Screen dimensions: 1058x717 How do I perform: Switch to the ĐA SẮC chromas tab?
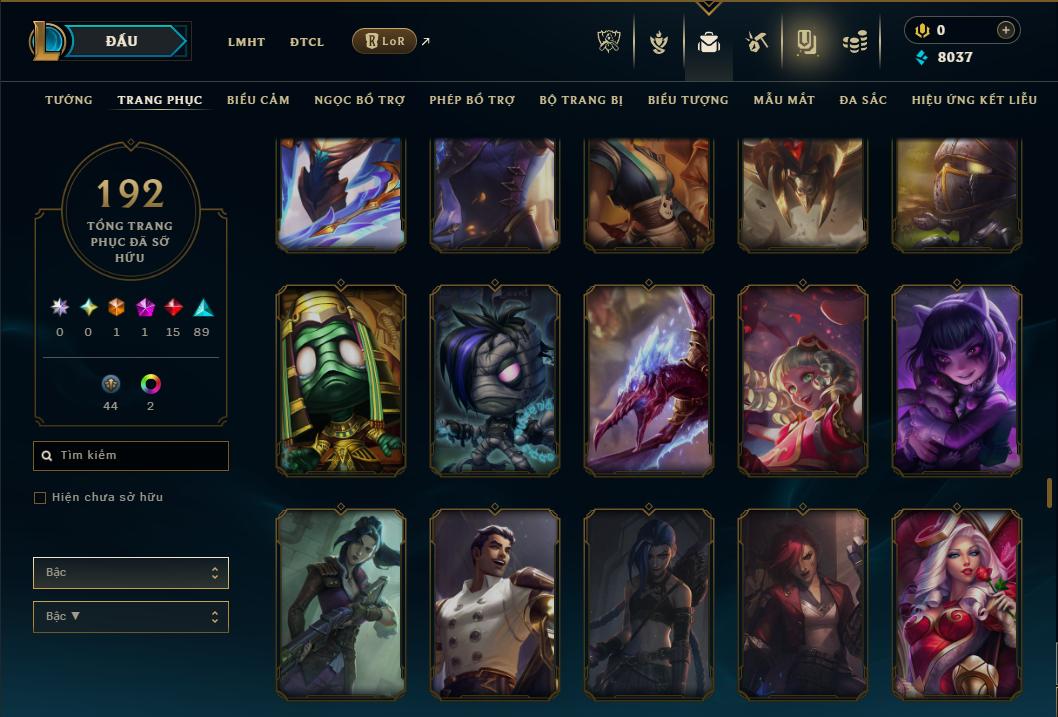[863, 100]
